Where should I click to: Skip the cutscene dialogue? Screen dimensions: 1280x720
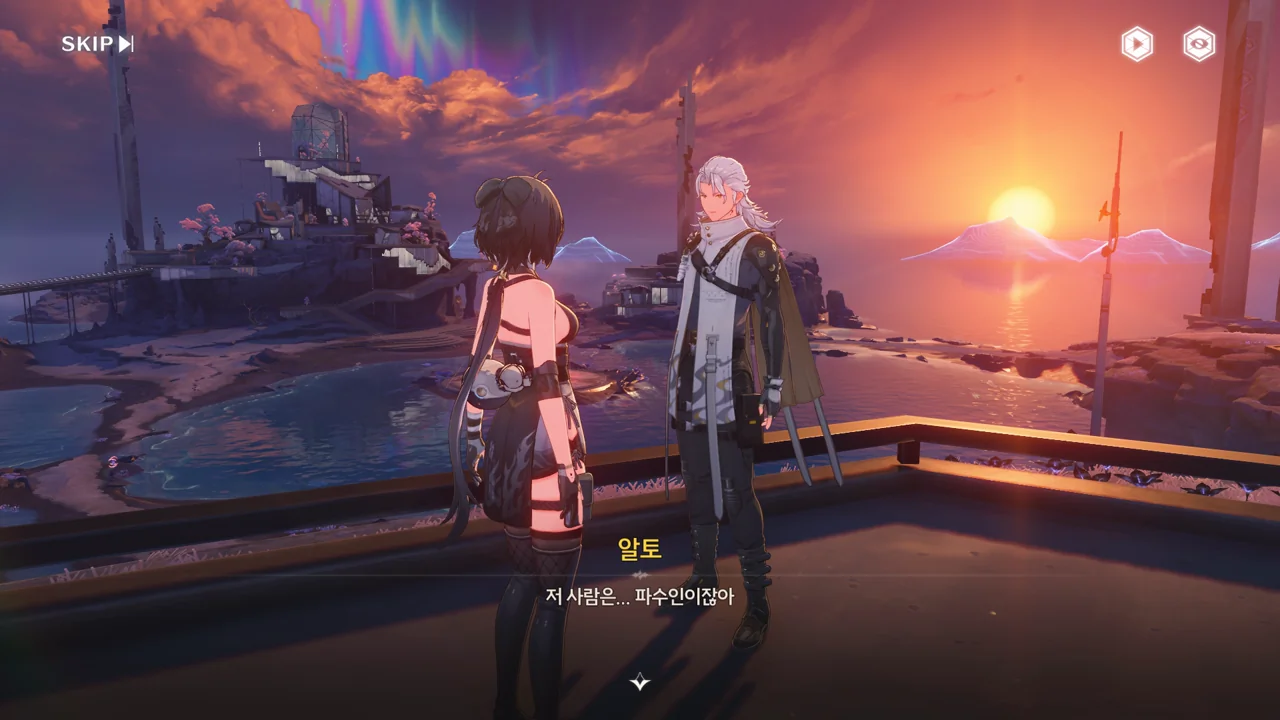(97, 44)
